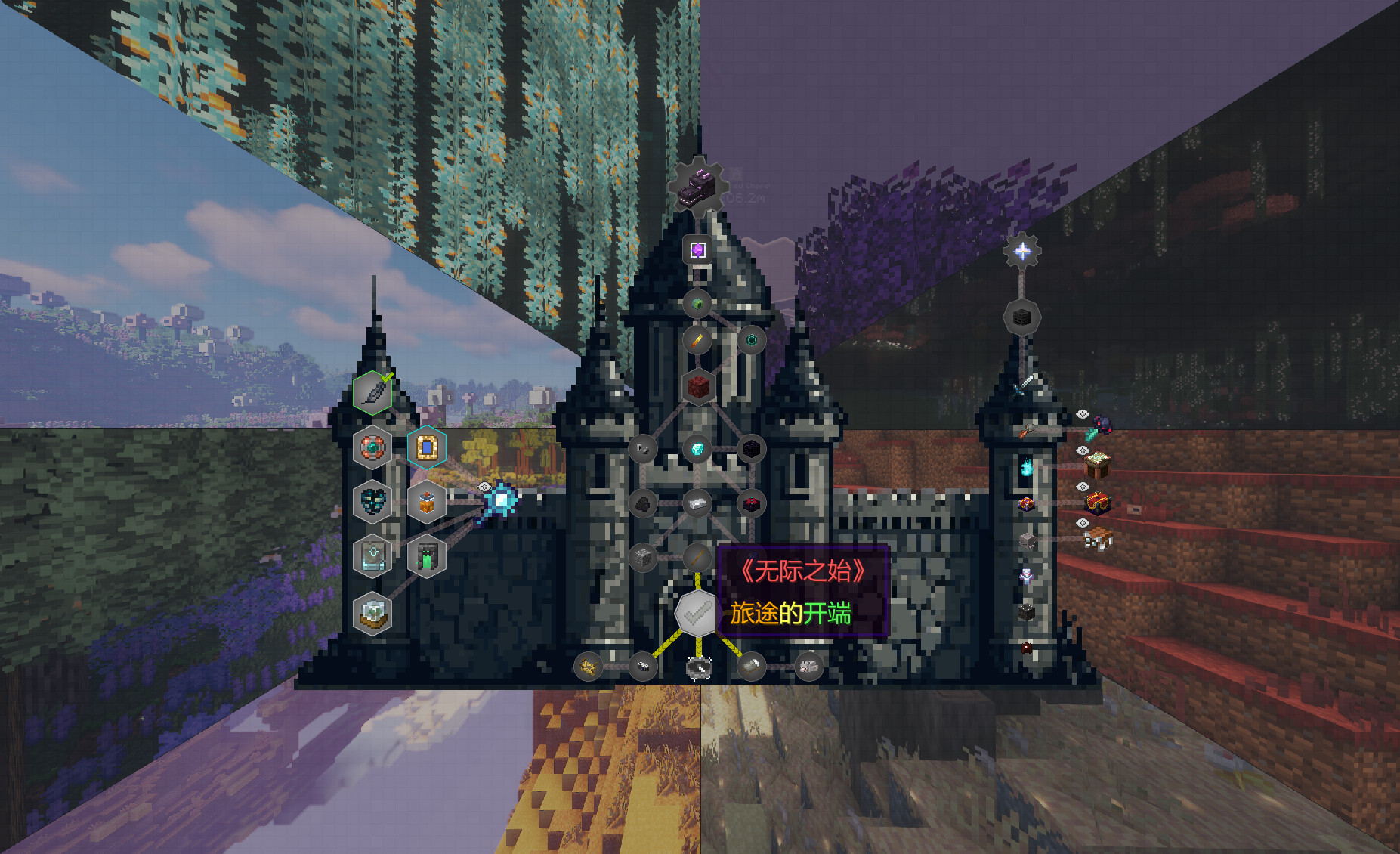The width and height of the screenshot is (1400, 854).
Task: Select the gold-framed blue portal quest
Action: 427,447
